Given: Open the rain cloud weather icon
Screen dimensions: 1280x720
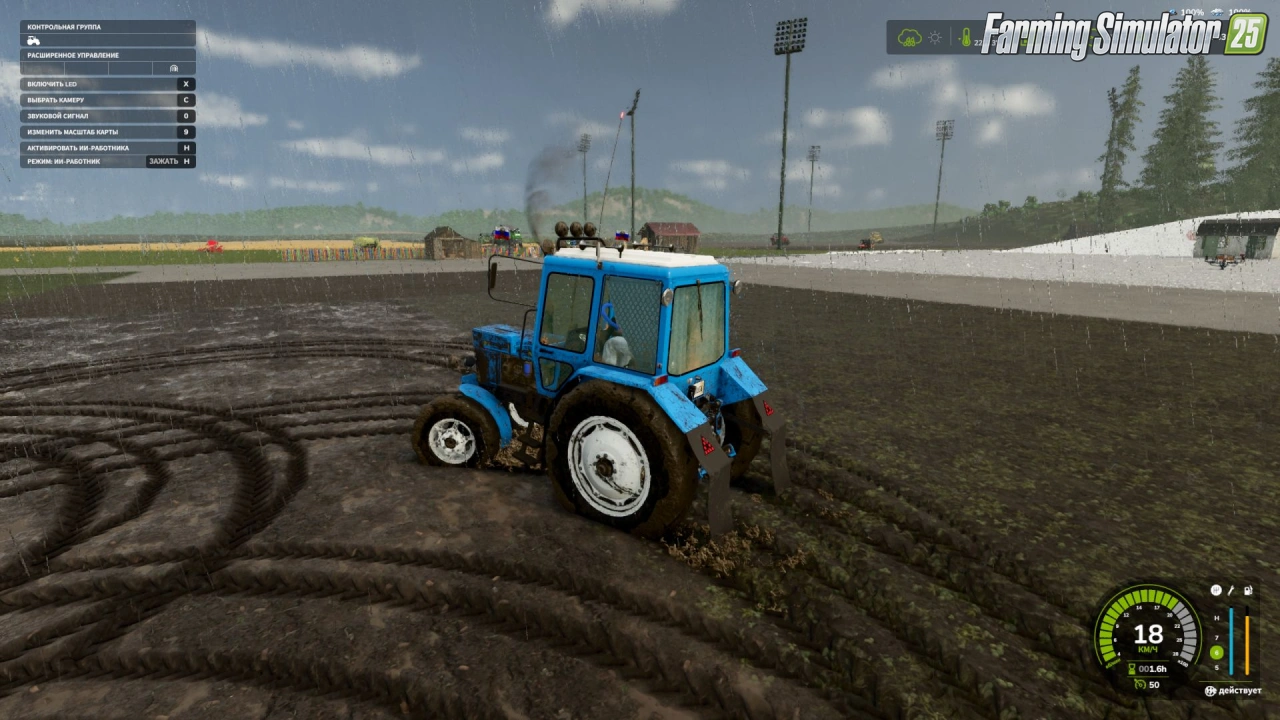Looking at the screenshot, I should click(909, 38).
